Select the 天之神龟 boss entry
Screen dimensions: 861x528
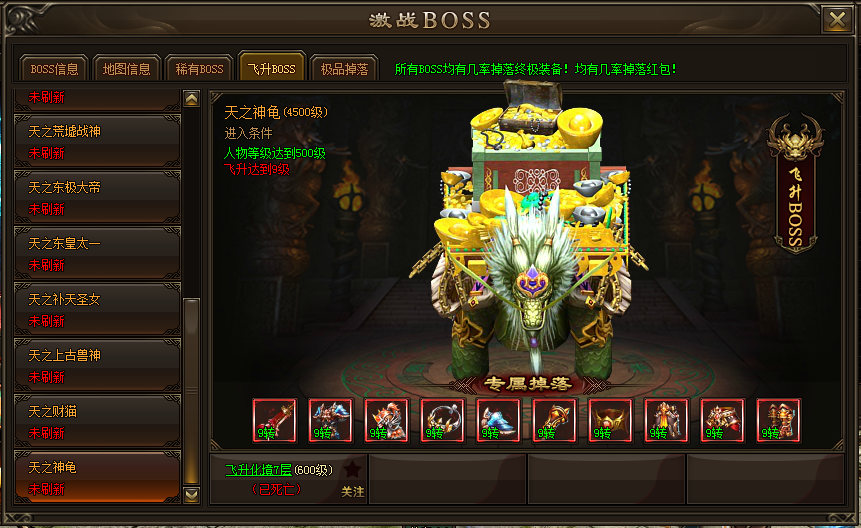pos(96,477)
